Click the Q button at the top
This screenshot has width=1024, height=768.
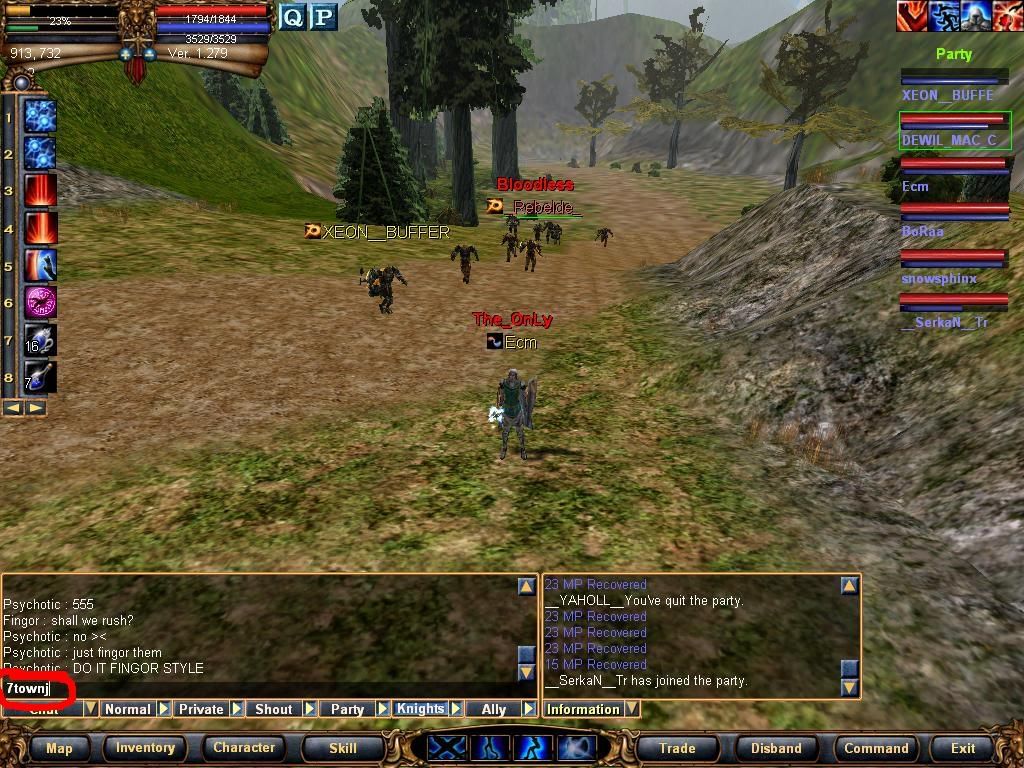pos(292,17)
